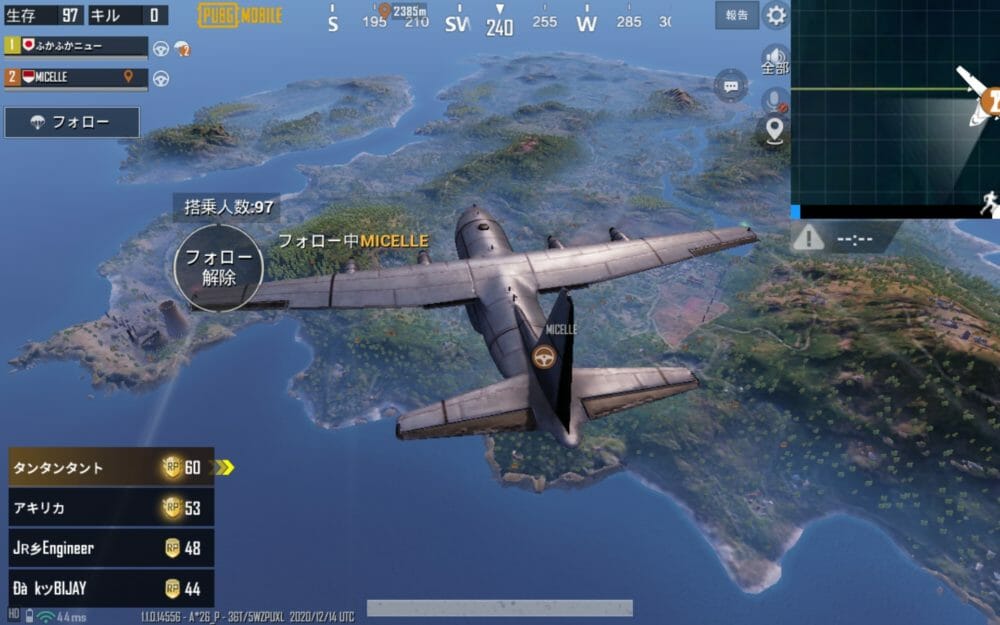Toggle the microphone icon
1000x625 pixels.
(773, 99)
